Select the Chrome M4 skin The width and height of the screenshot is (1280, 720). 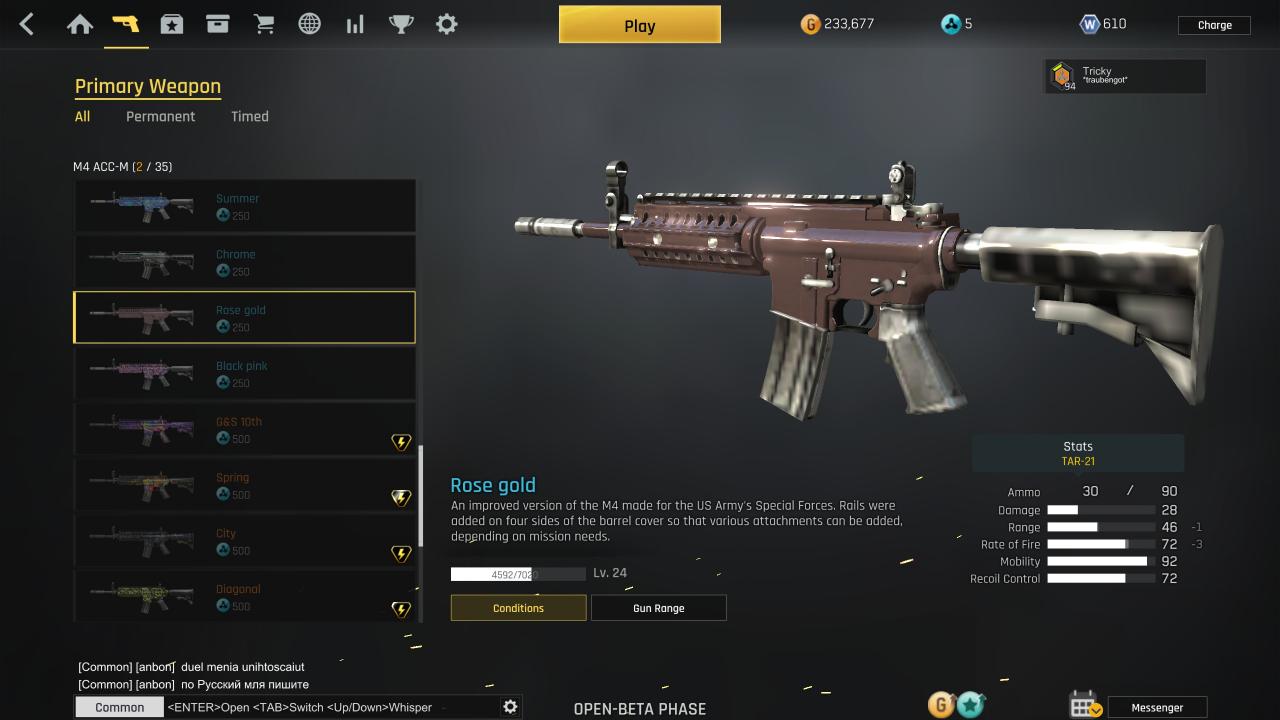point(244,262)
